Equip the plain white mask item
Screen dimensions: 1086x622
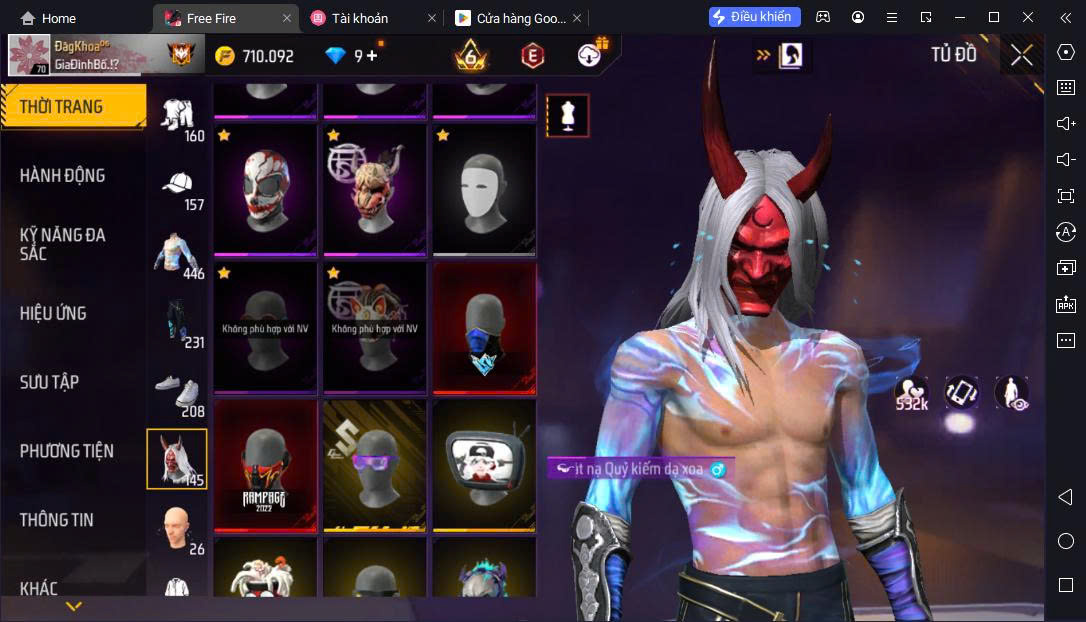(484, 189)
